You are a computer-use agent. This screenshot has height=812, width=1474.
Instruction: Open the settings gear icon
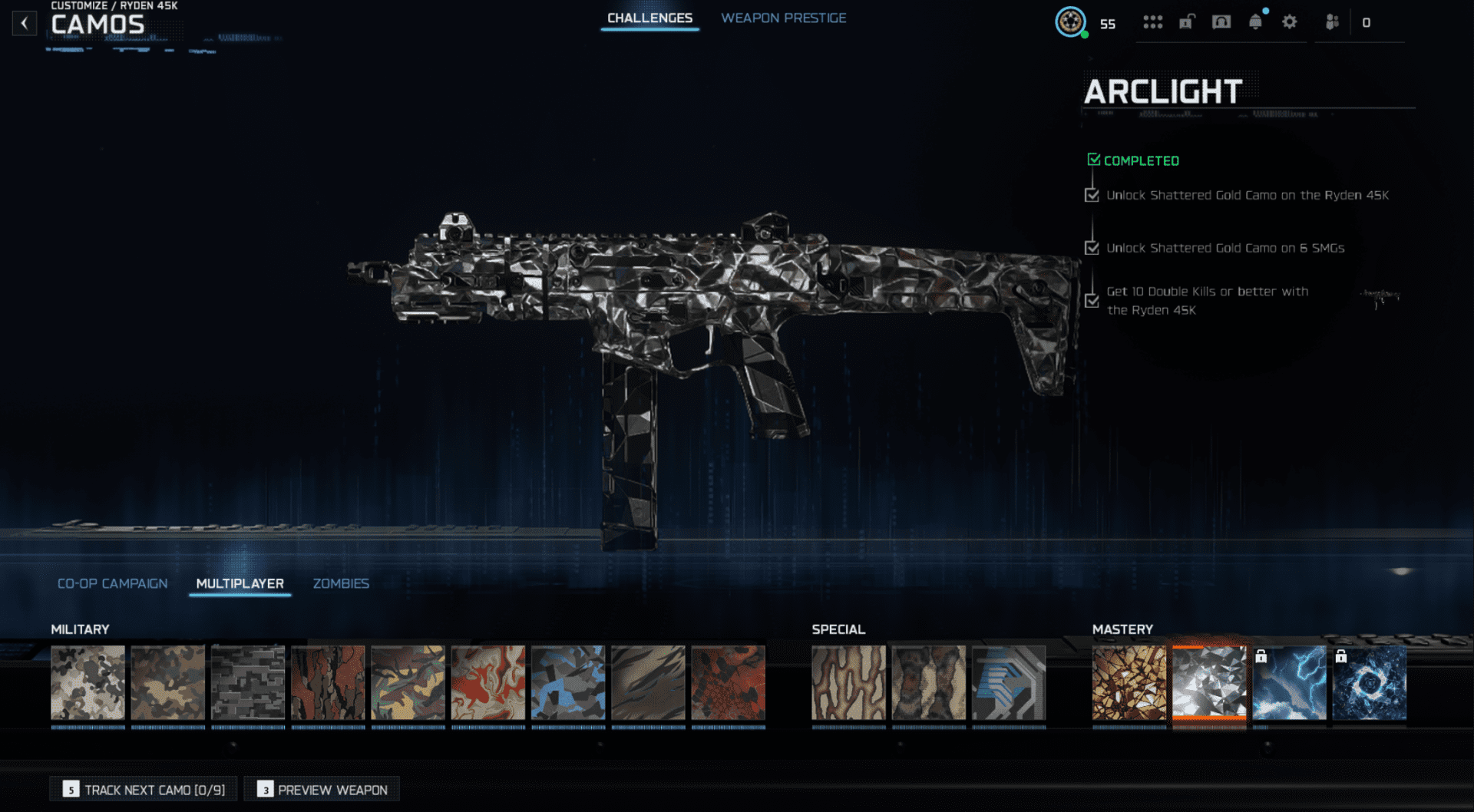pos(1290,22)
